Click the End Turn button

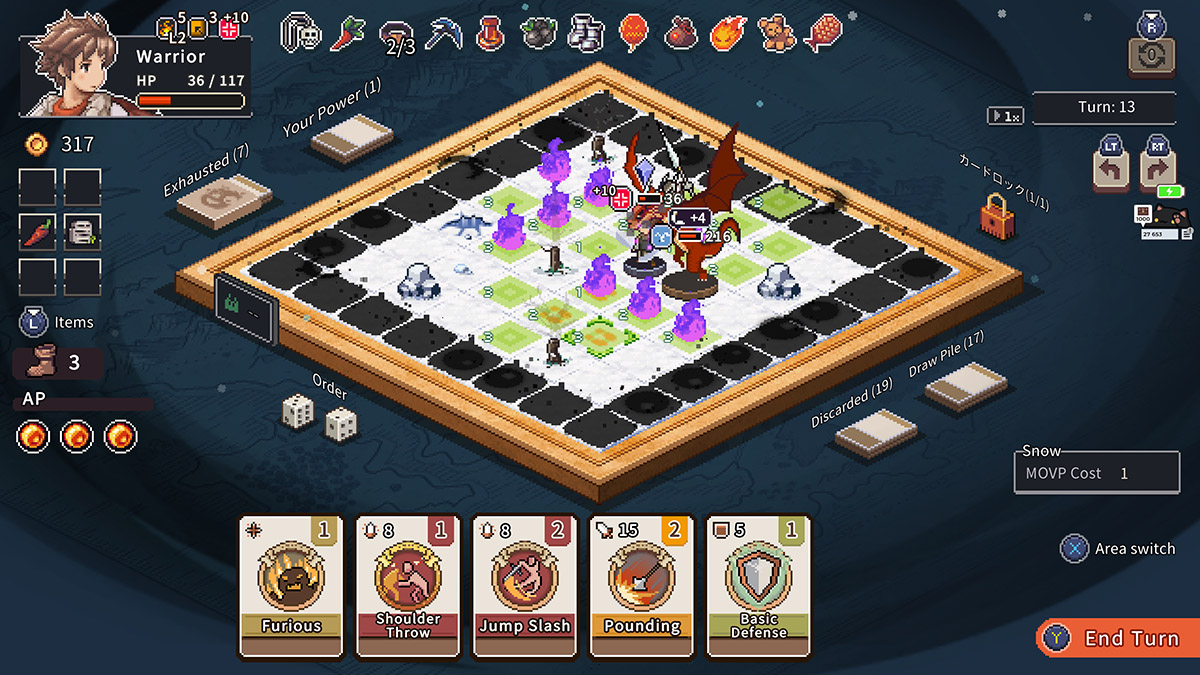pos(1117,638)
